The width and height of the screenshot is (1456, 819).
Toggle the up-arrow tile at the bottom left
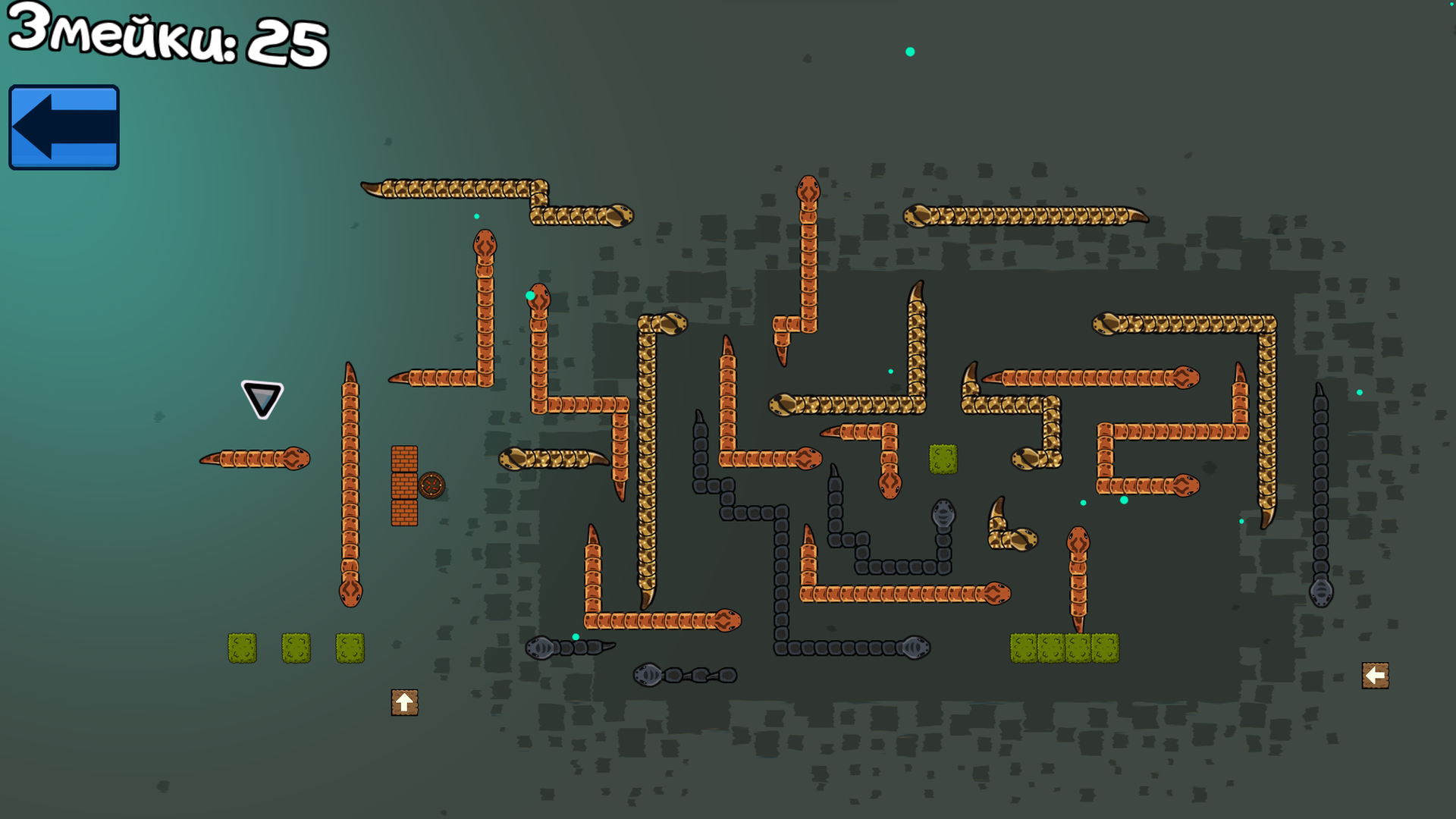pyautogui.click(x=404, y=701)
